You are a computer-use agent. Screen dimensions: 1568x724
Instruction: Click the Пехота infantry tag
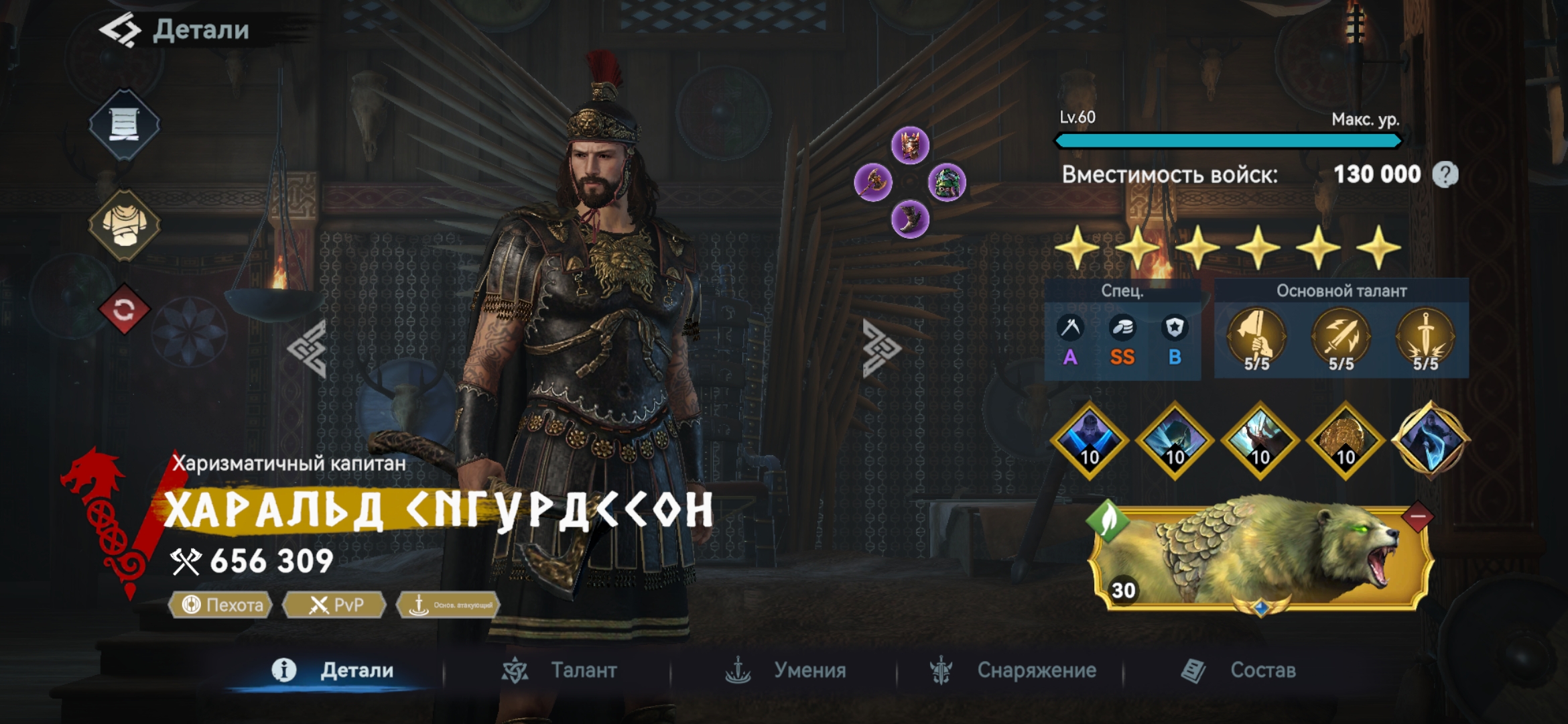221,605
